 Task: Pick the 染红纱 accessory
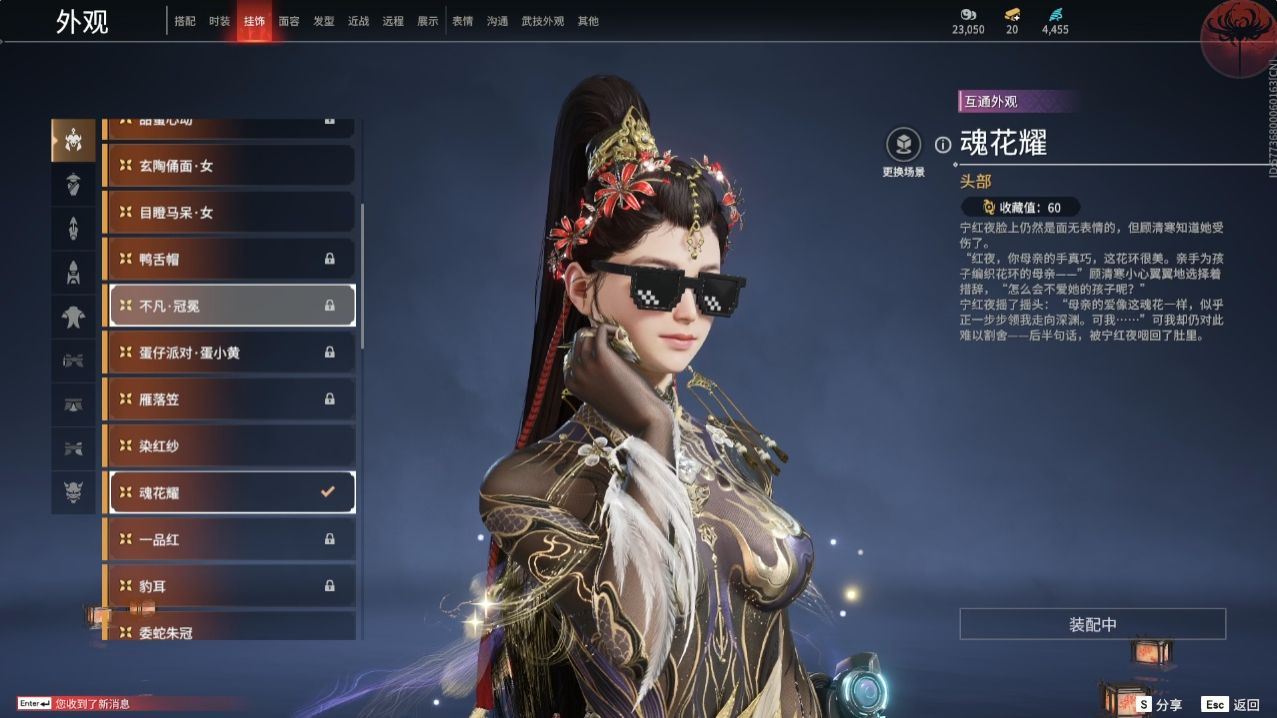pyautogui.click(x=229, y=446)
